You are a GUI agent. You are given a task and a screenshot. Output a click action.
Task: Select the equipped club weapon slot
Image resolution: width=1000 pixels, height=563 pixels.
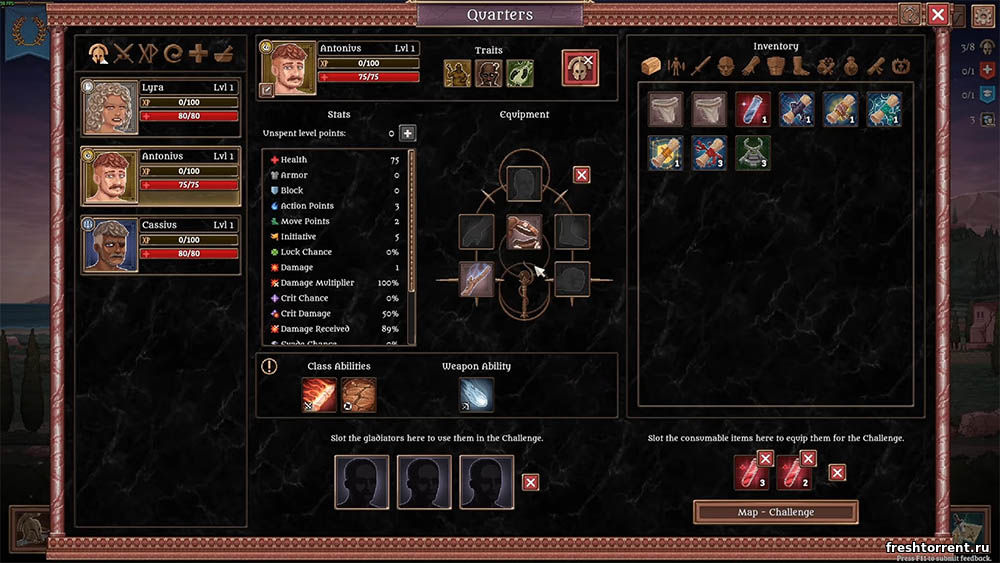click(x=476, y=278)
